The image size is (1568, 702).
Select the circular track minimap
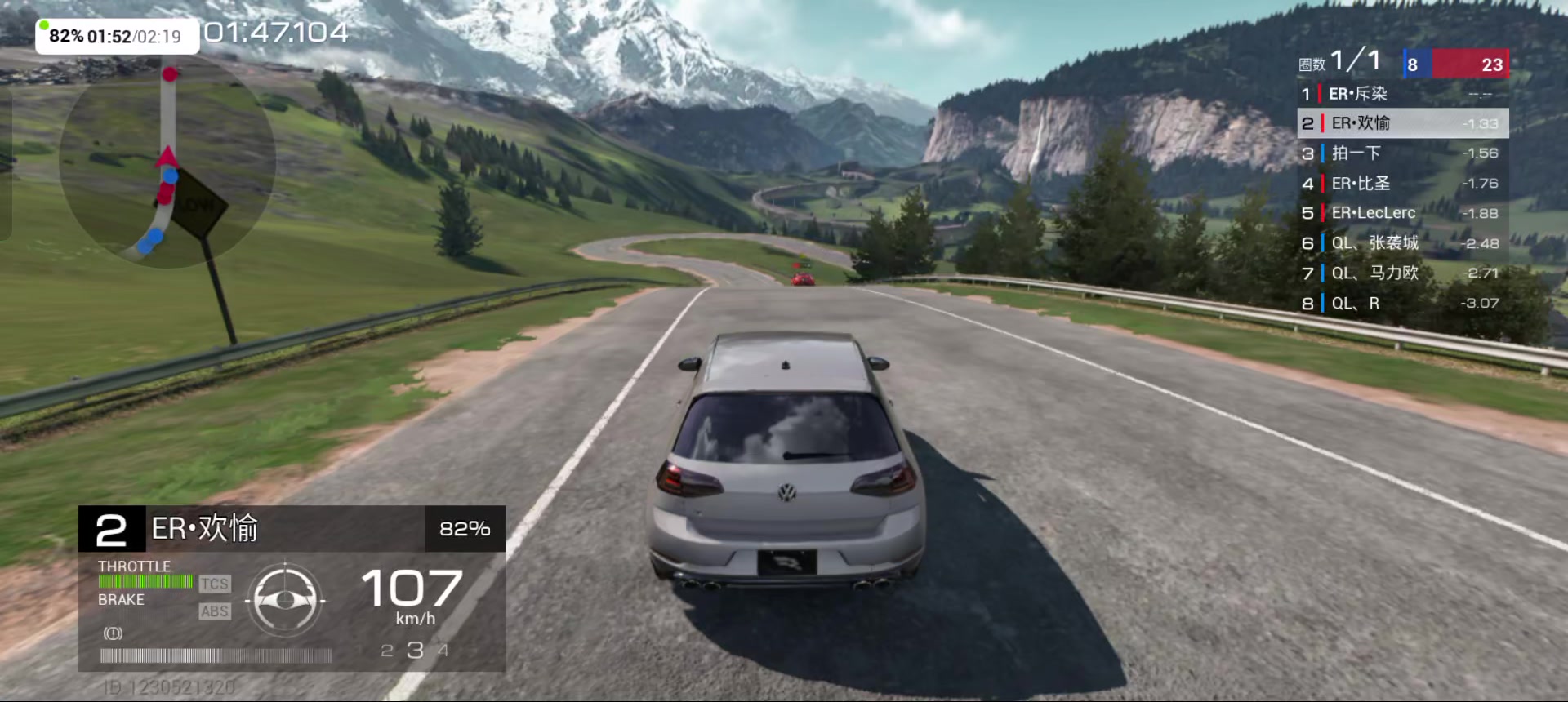(167, 161)
